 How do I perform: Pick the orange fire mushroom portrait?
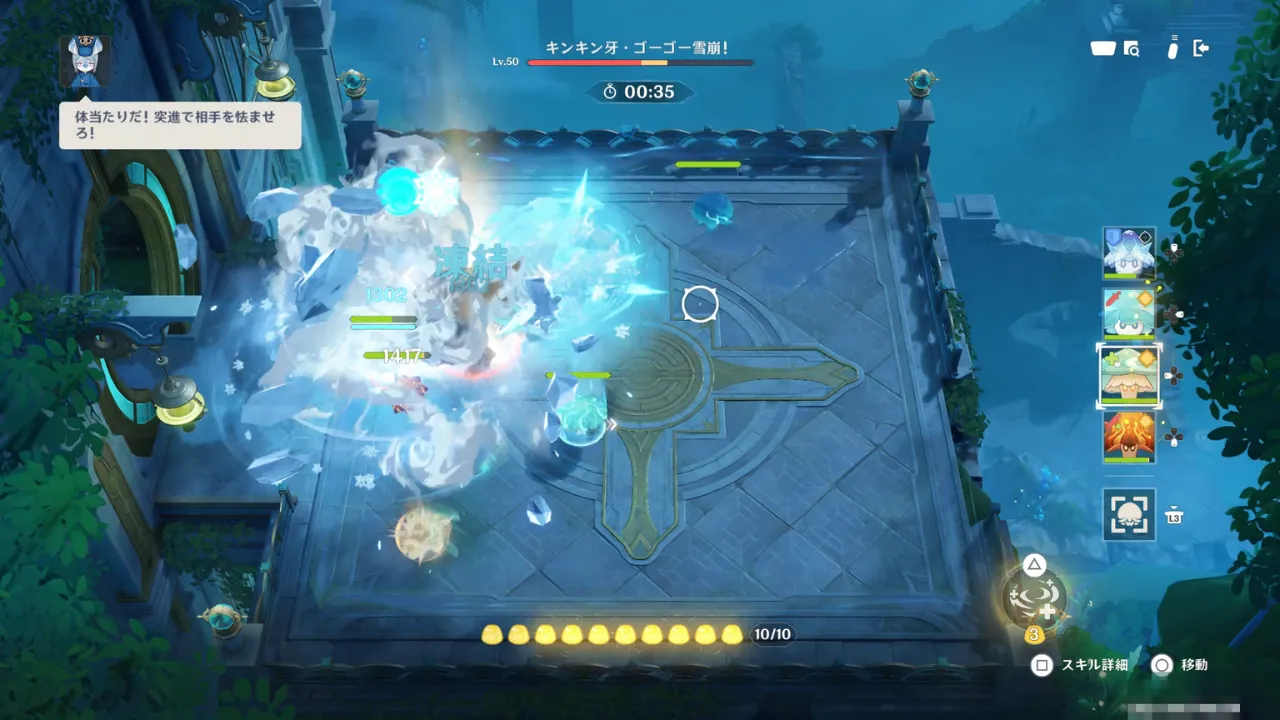pyautogui.click(x=1129, y=436)
